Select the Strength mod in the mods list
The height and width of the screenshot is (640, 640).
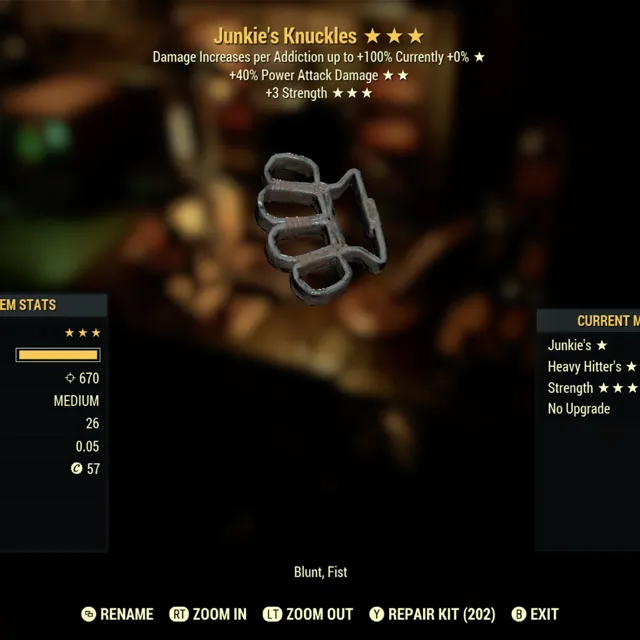[x=590, y=388]
